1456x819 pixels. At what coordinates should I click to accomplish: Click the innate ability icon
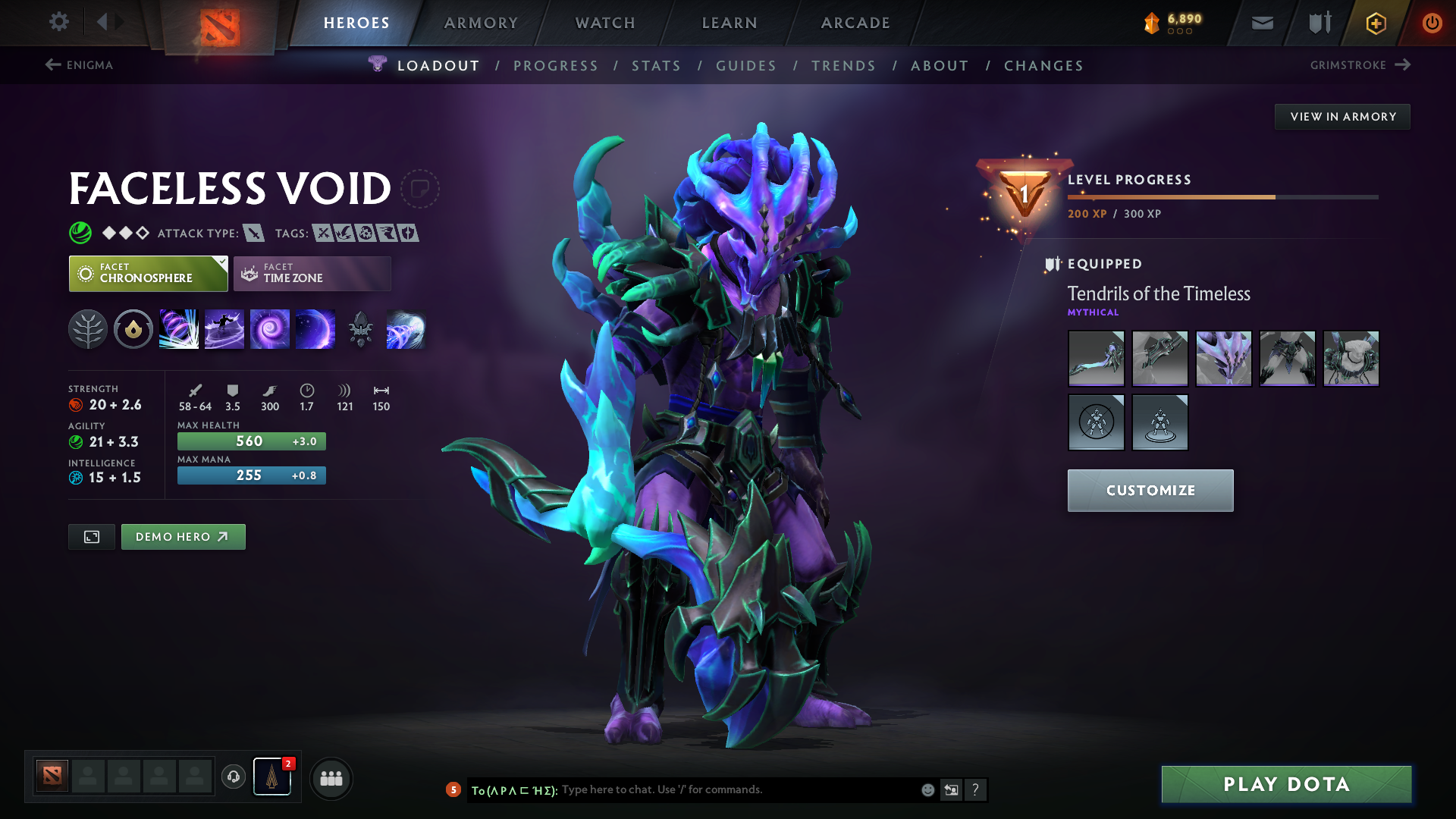click(x=133, y=329)
